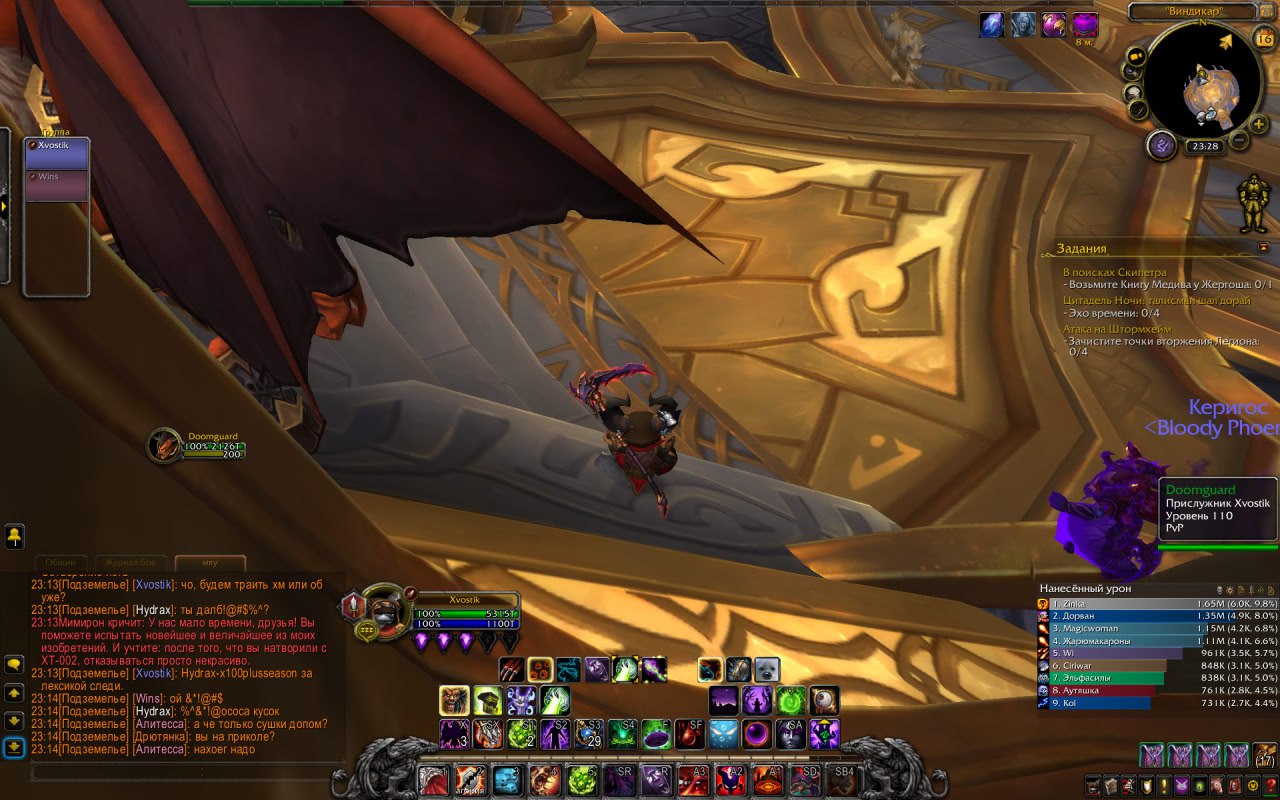Collapse the Задания quest tracker
This screenshot has height=800, width=1280.
tap(1263, 247)
